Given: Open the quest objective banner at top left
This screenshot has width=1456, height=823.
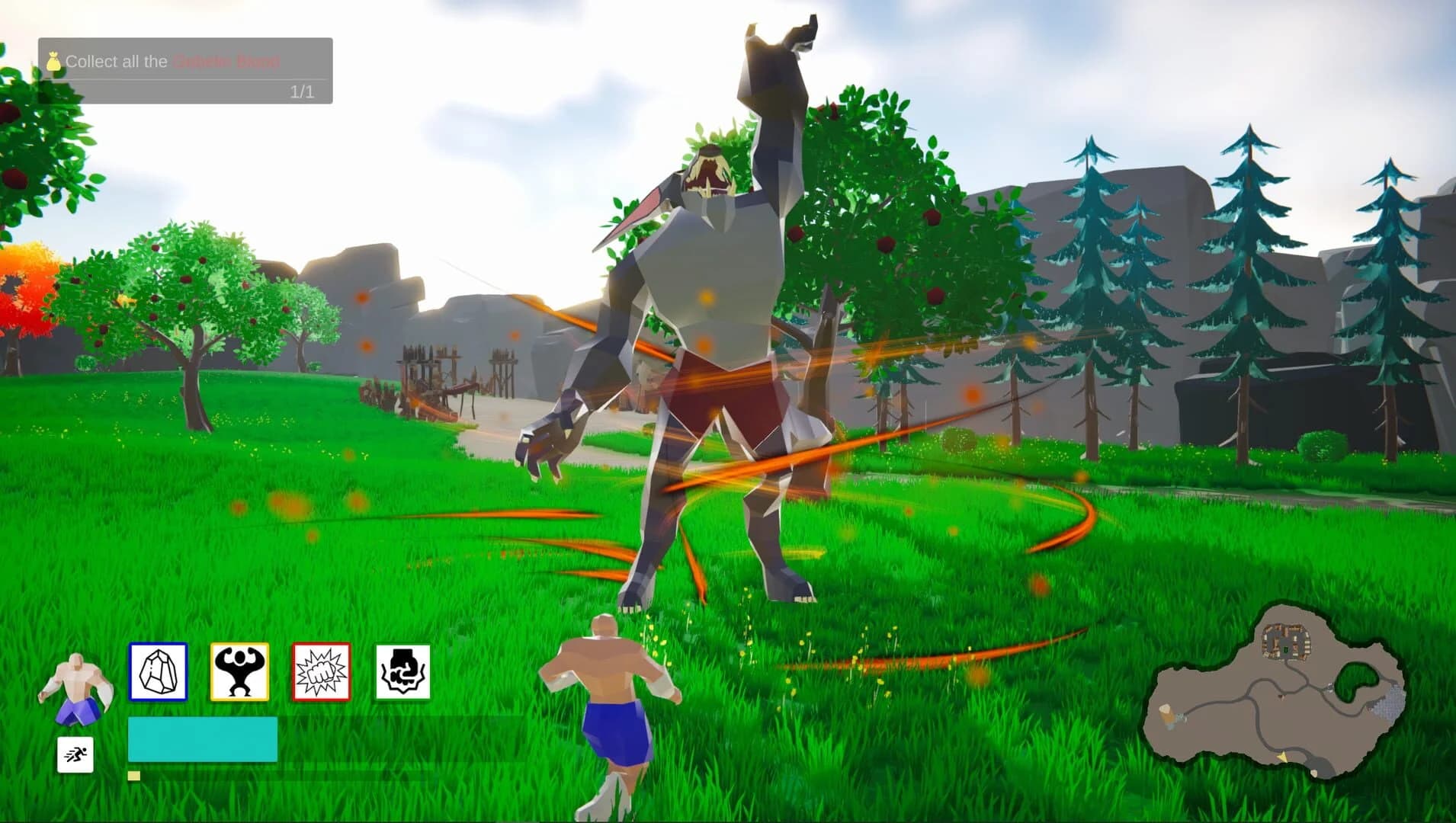Looking at the screenshot, I should 186,70.
